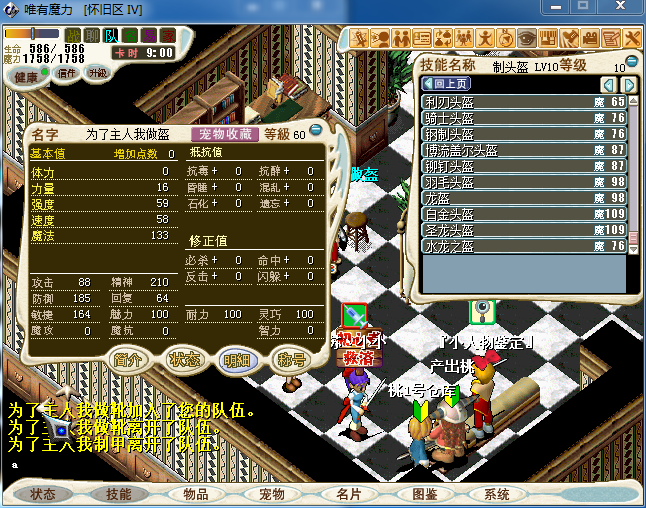The image size is (646, 508).
Task: Open the 状态 status menu
Action: (x=43, y=494)
